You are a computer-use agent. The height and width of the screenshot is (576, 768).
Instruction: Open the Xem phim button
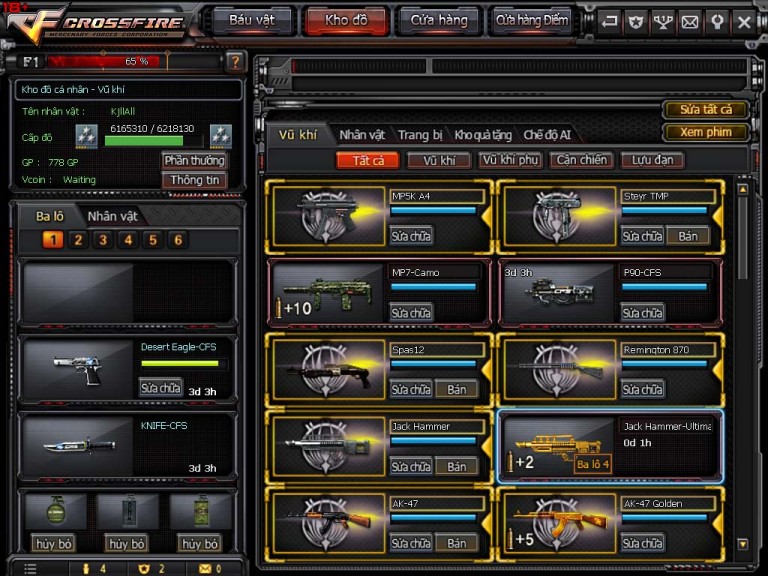click(706, 132)
